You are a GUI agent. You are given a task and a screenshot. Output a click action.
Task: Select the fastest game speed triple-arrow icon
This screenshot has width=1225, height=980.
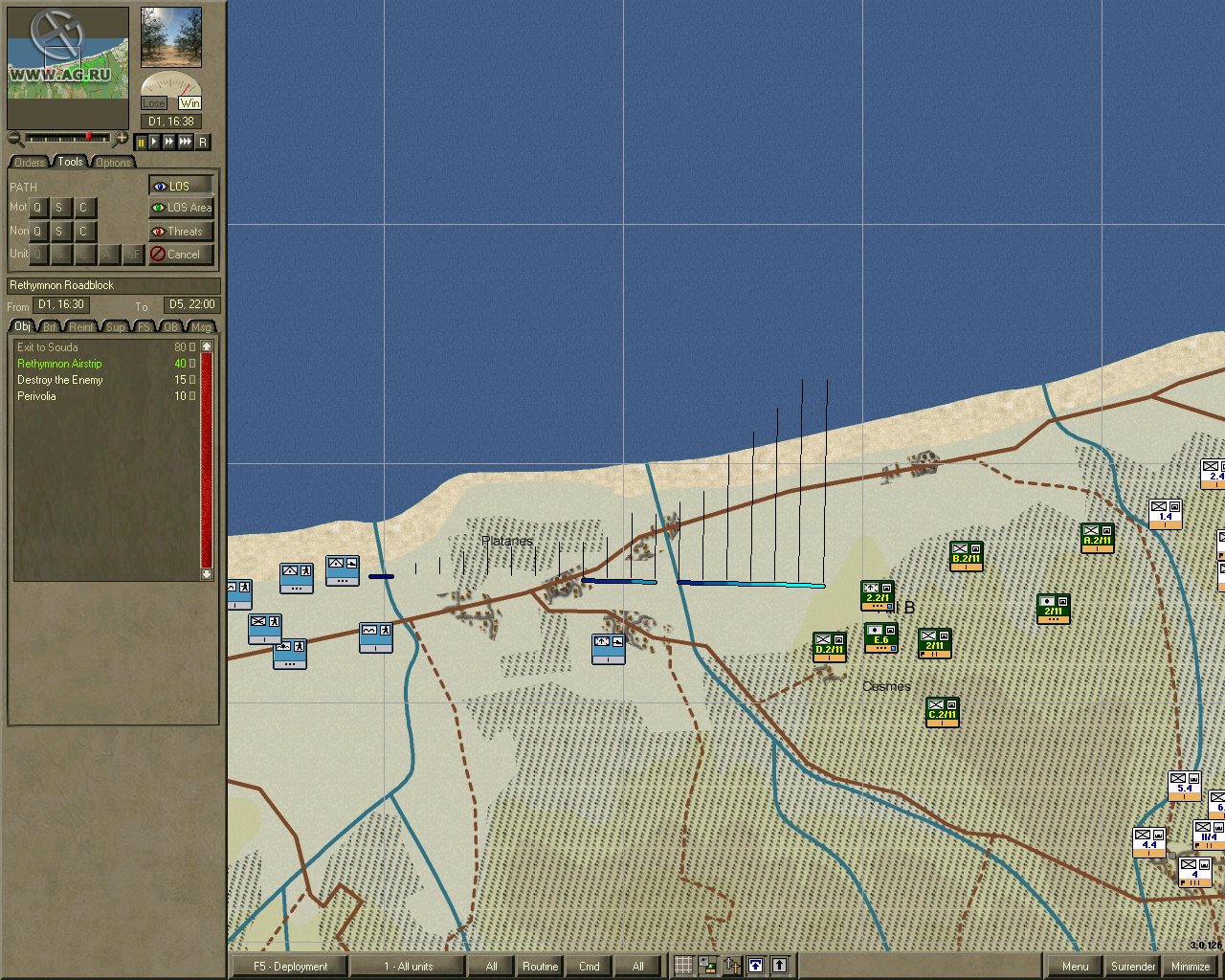point(186,142)
